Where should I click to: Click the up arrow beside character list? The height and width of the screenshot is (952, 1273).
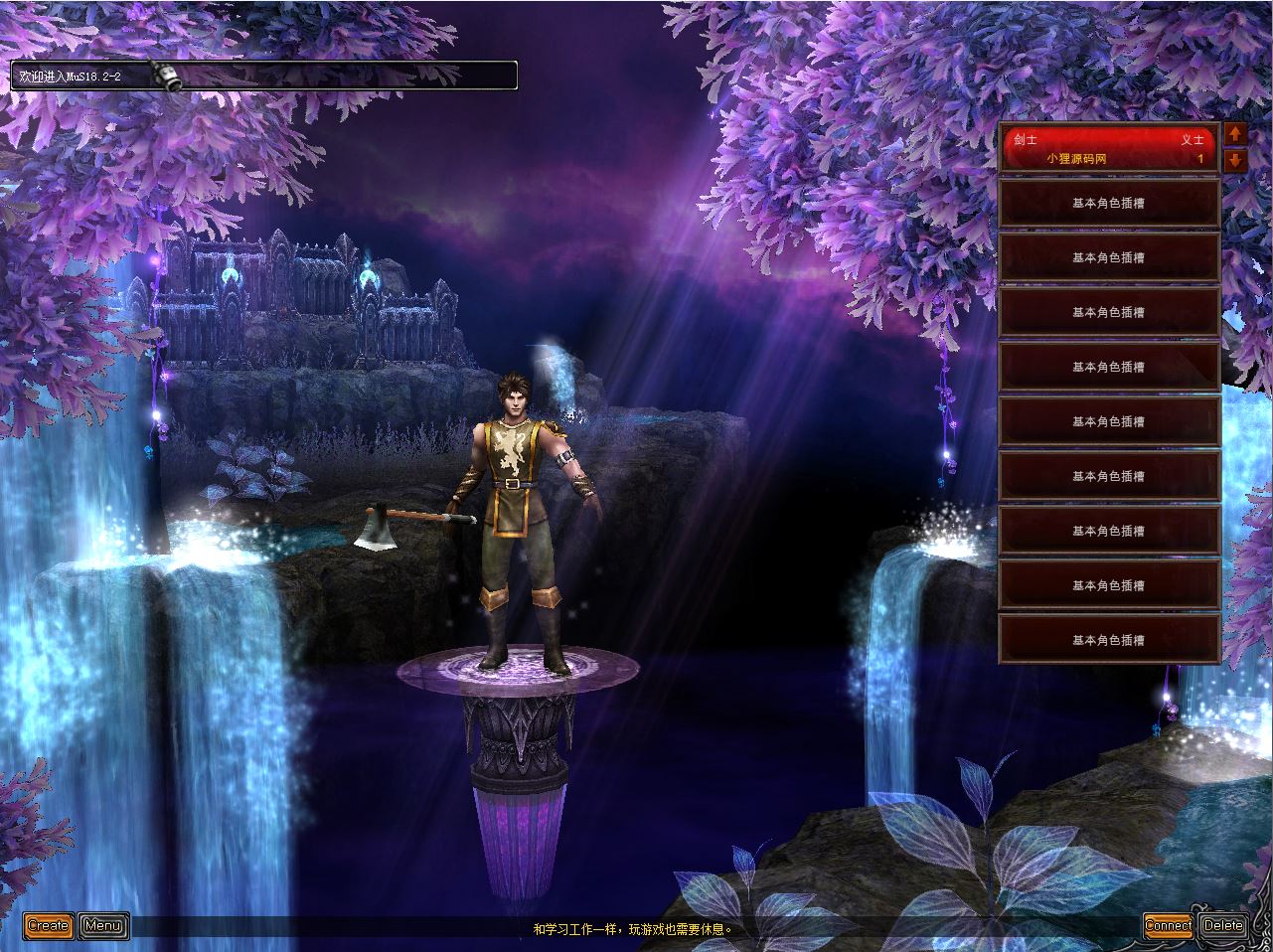point(1235,134)
